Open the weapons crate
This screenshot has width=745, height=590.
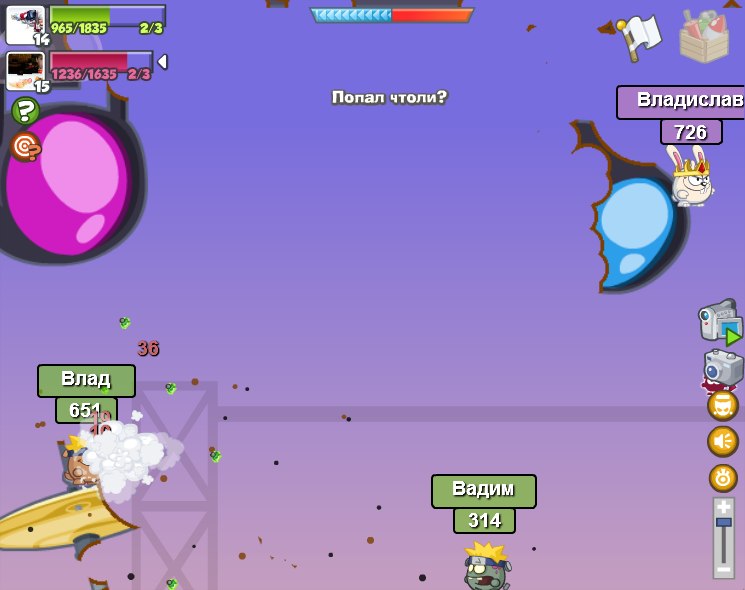pyautogui.click(x=704, y=36)
